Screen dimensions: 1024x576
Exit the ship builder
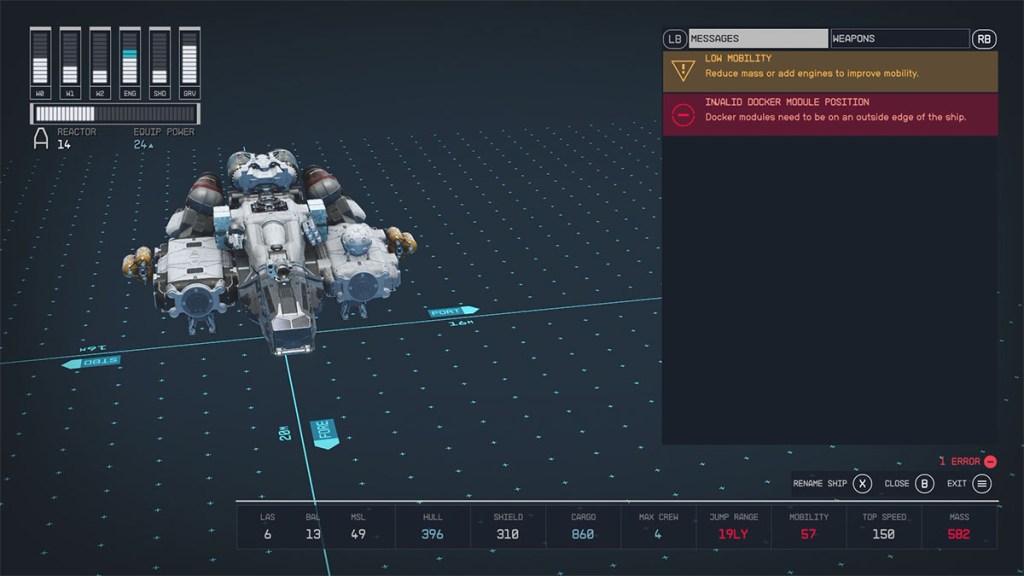click(969, 484)
